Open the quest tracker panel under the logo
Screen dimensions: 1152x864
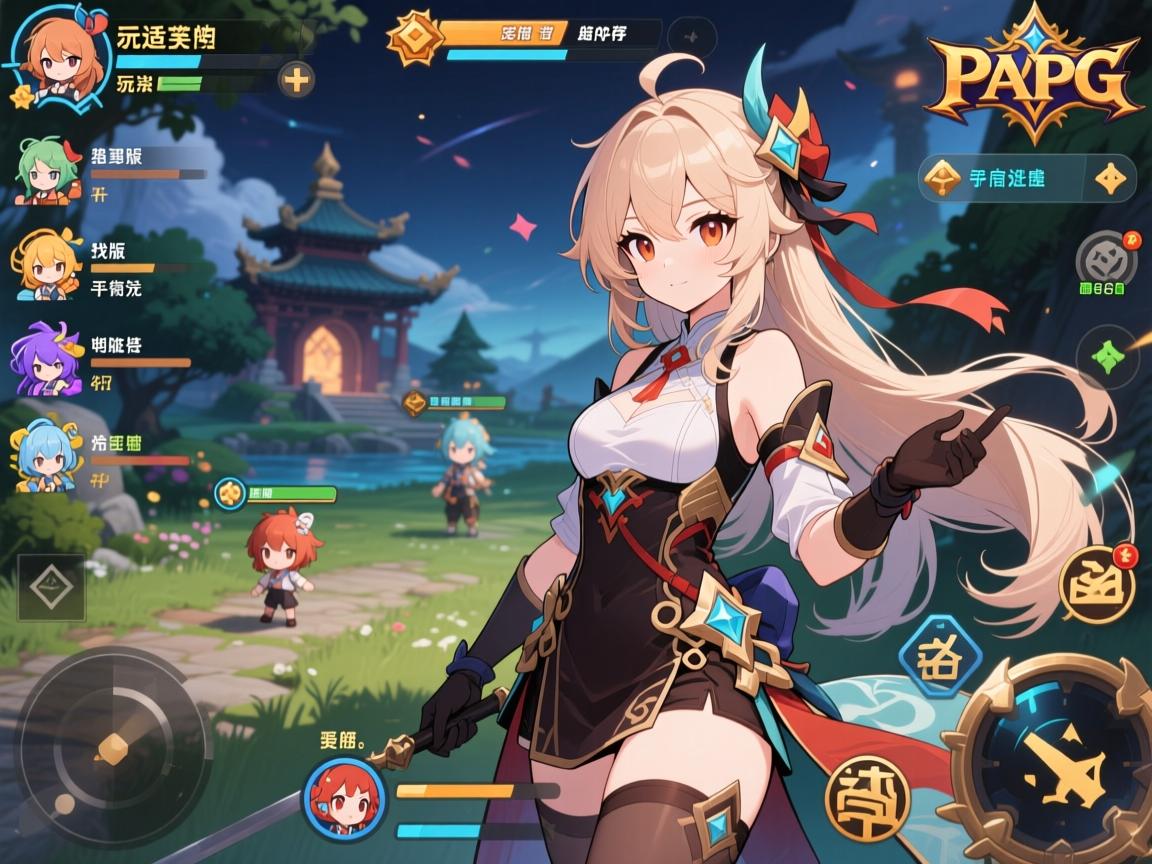click(1008, 180)
